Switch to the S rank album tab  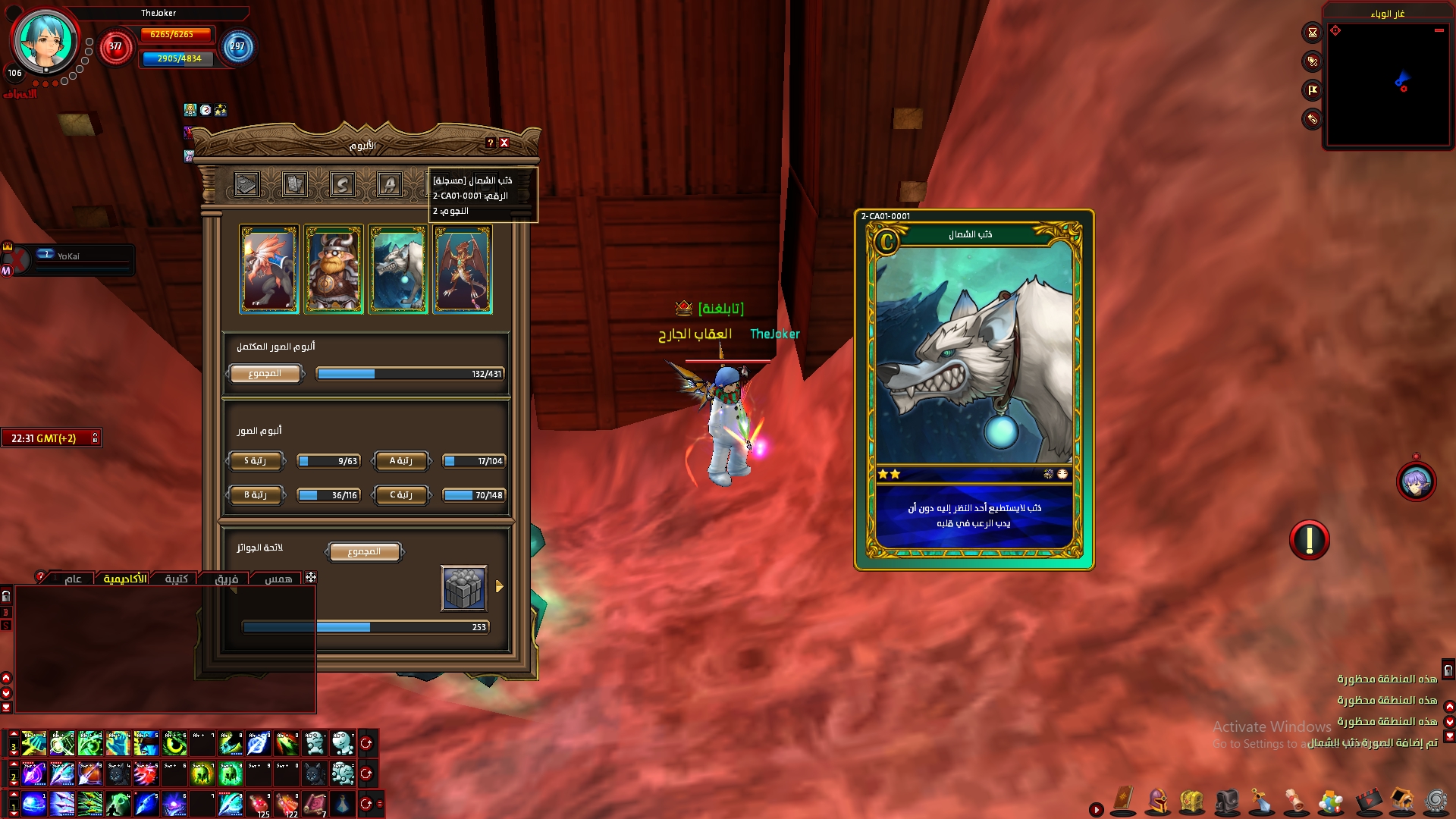tap(342, 184)
